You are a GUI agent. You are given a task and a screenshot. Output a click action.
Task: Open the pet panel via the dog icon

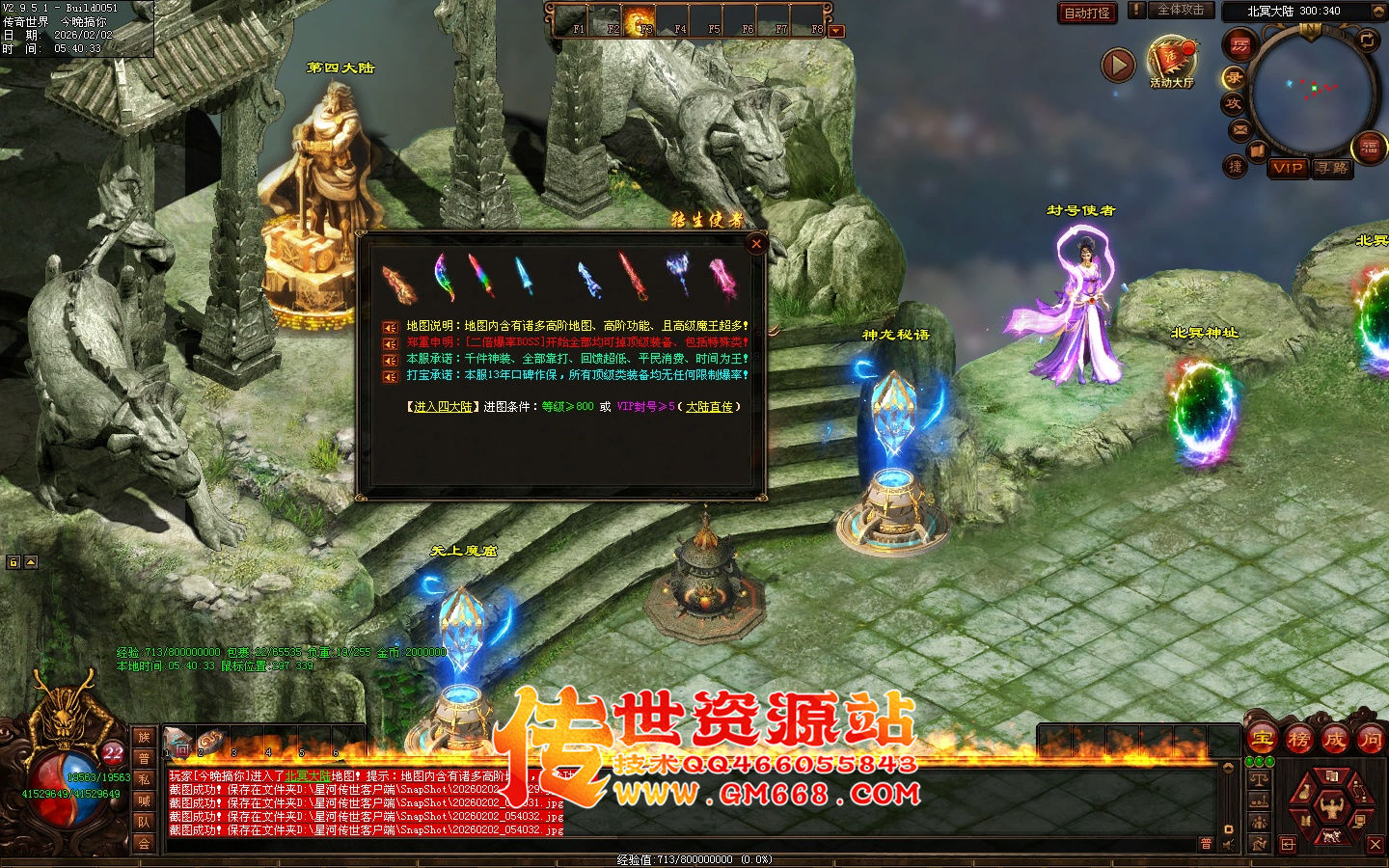[1330, 834]
